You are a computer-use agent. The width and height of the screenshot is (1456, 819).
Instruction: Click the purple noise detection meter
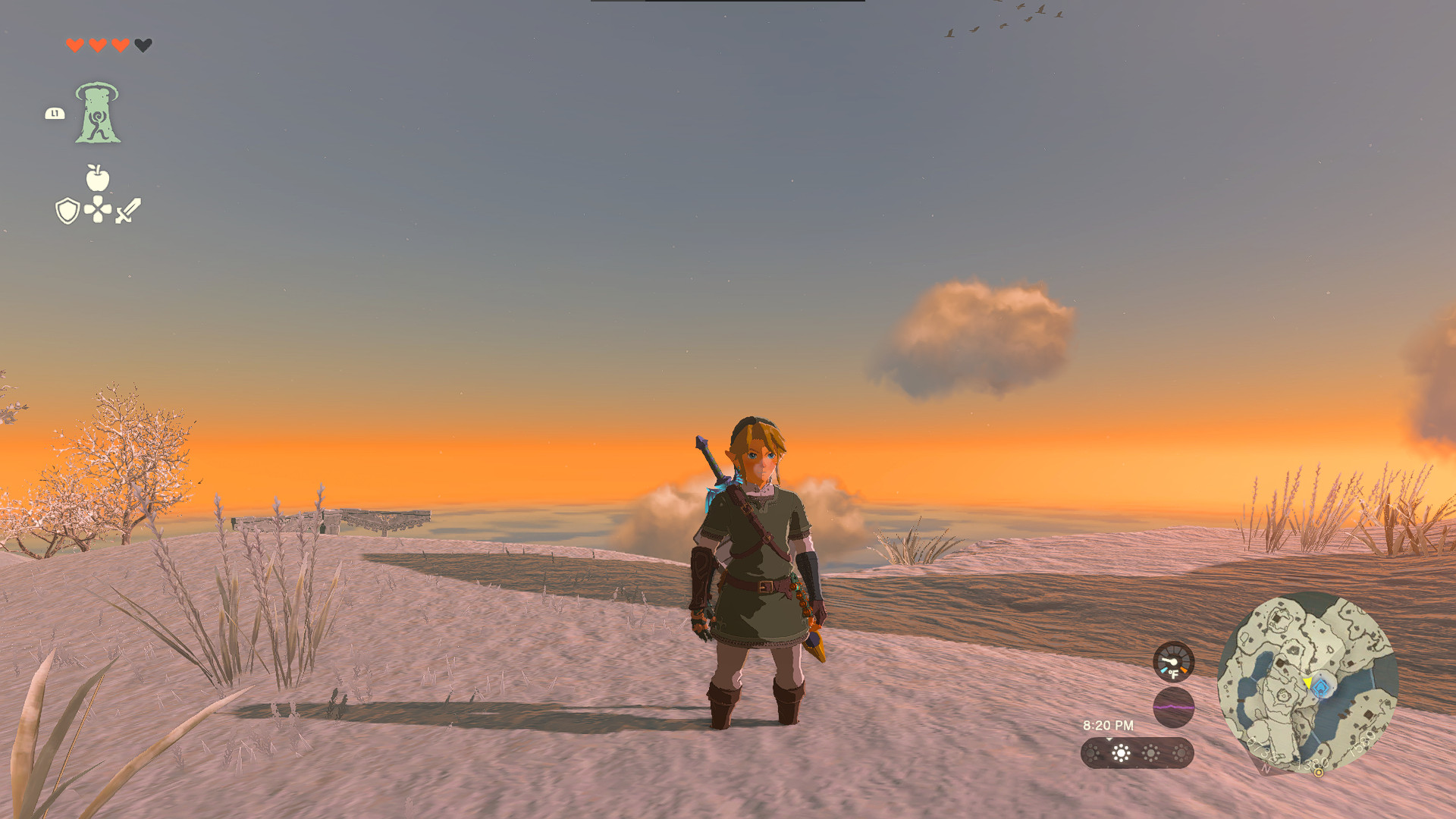pyautogui.click(x=1174, y=708)
